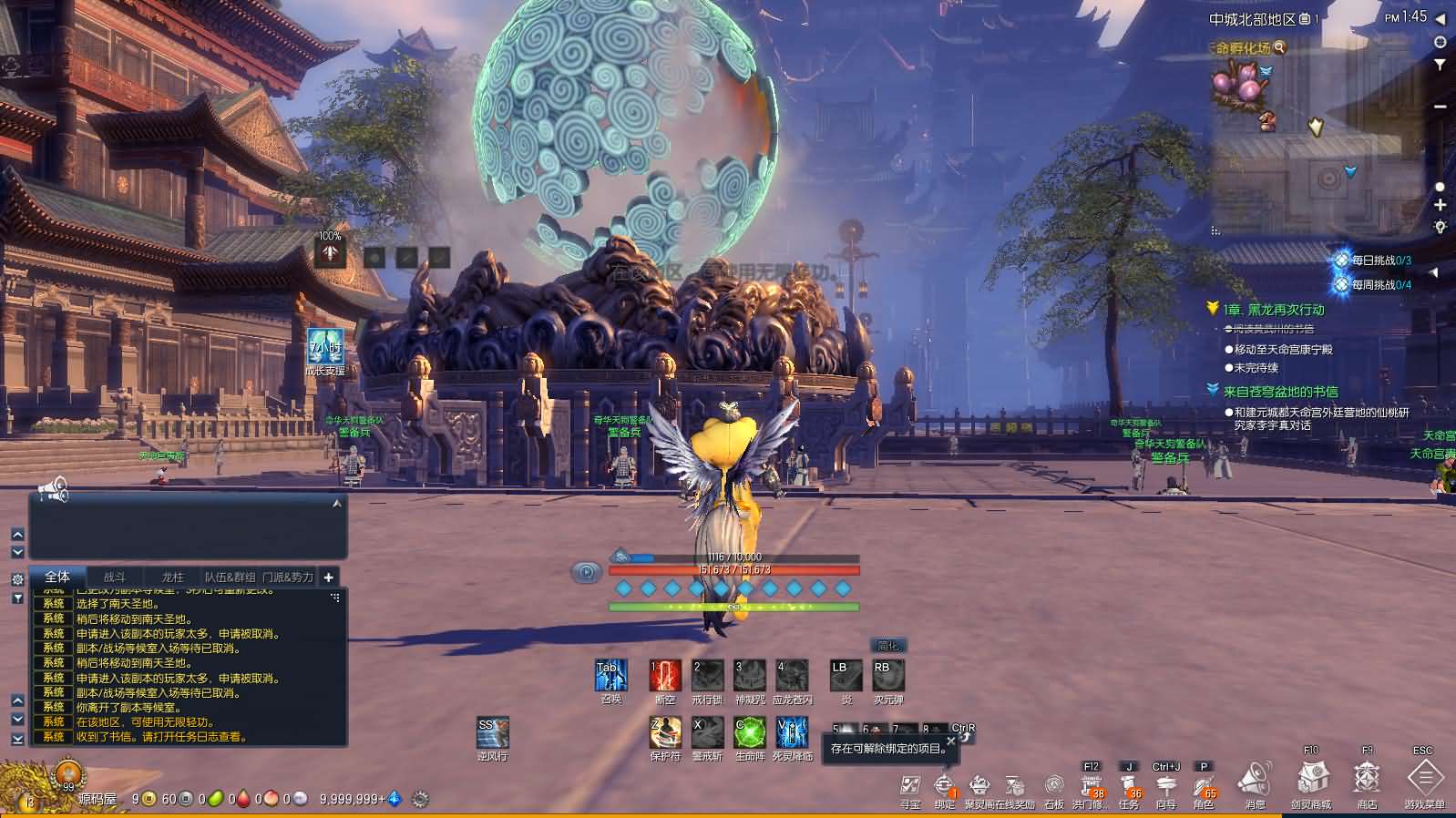Click the 寻宝 treasure hunt icon

pos(909,785)
